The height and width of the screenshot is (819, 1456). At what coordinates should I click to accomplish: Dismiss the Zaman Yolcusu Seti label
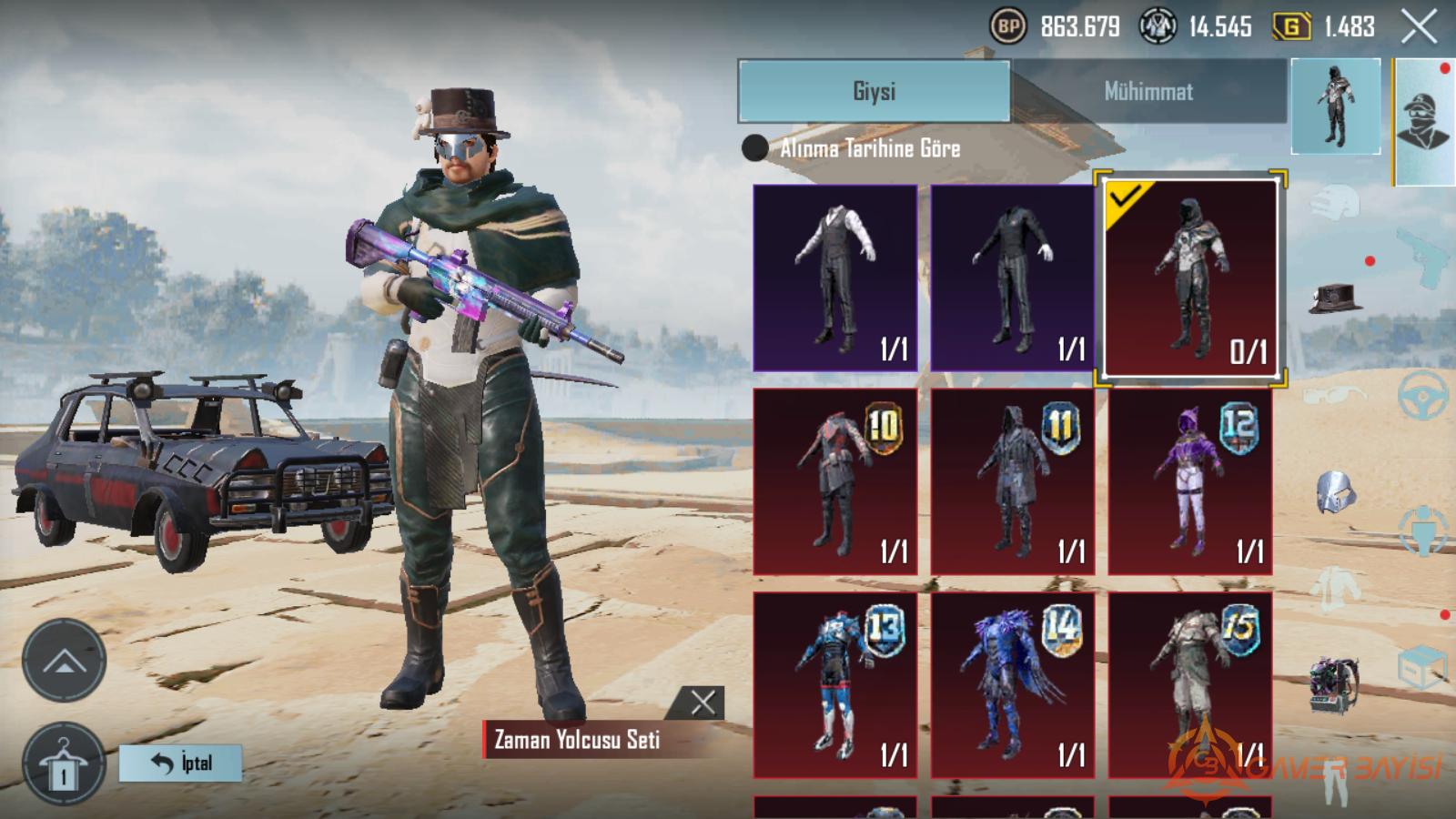pyautogui.click(x=703, y=703)
